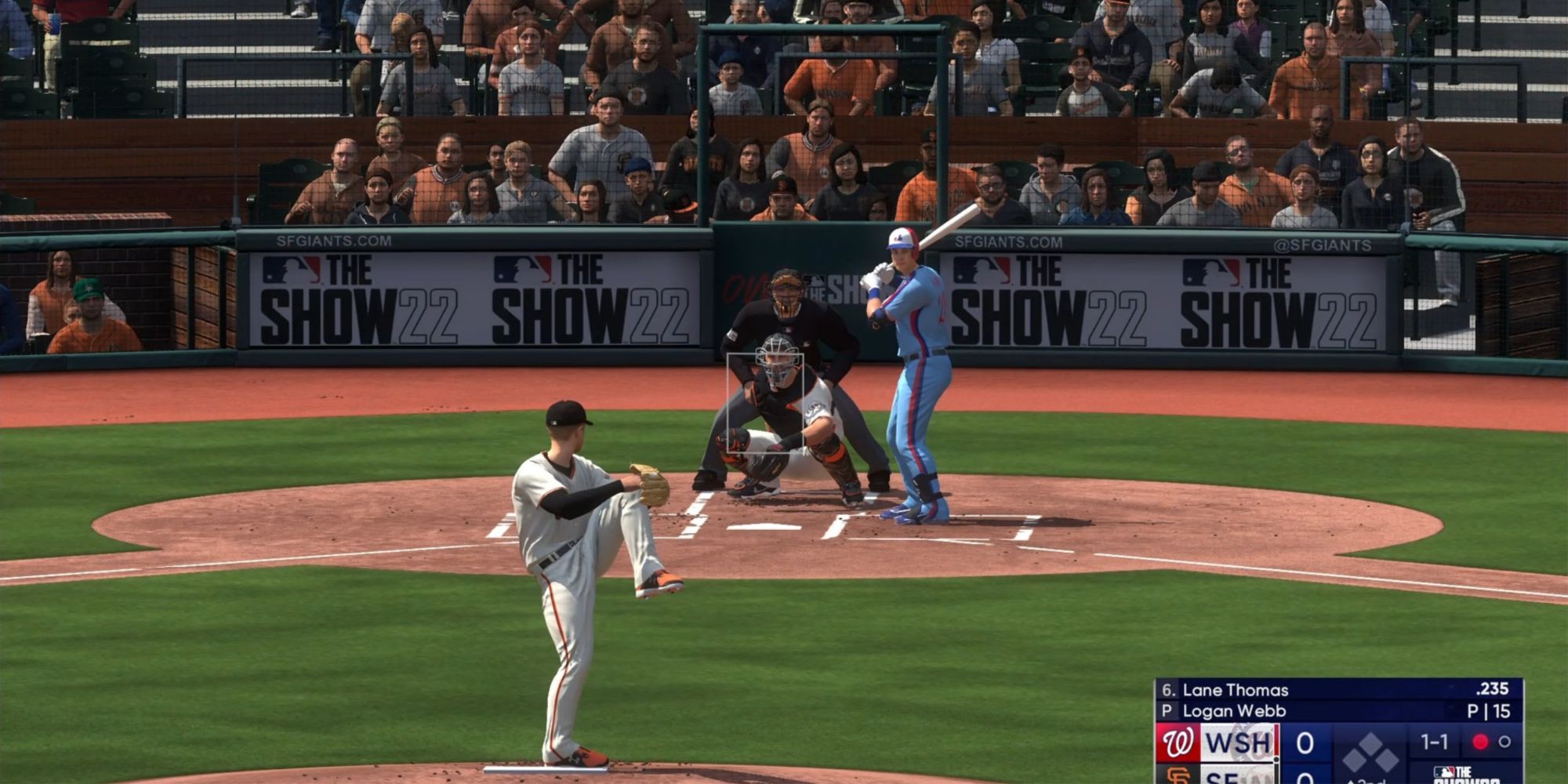Click the 'P' pitcher indicator beside Logan Webb
This screenshot has width=1568, height=784.
tap(1165, 712)
